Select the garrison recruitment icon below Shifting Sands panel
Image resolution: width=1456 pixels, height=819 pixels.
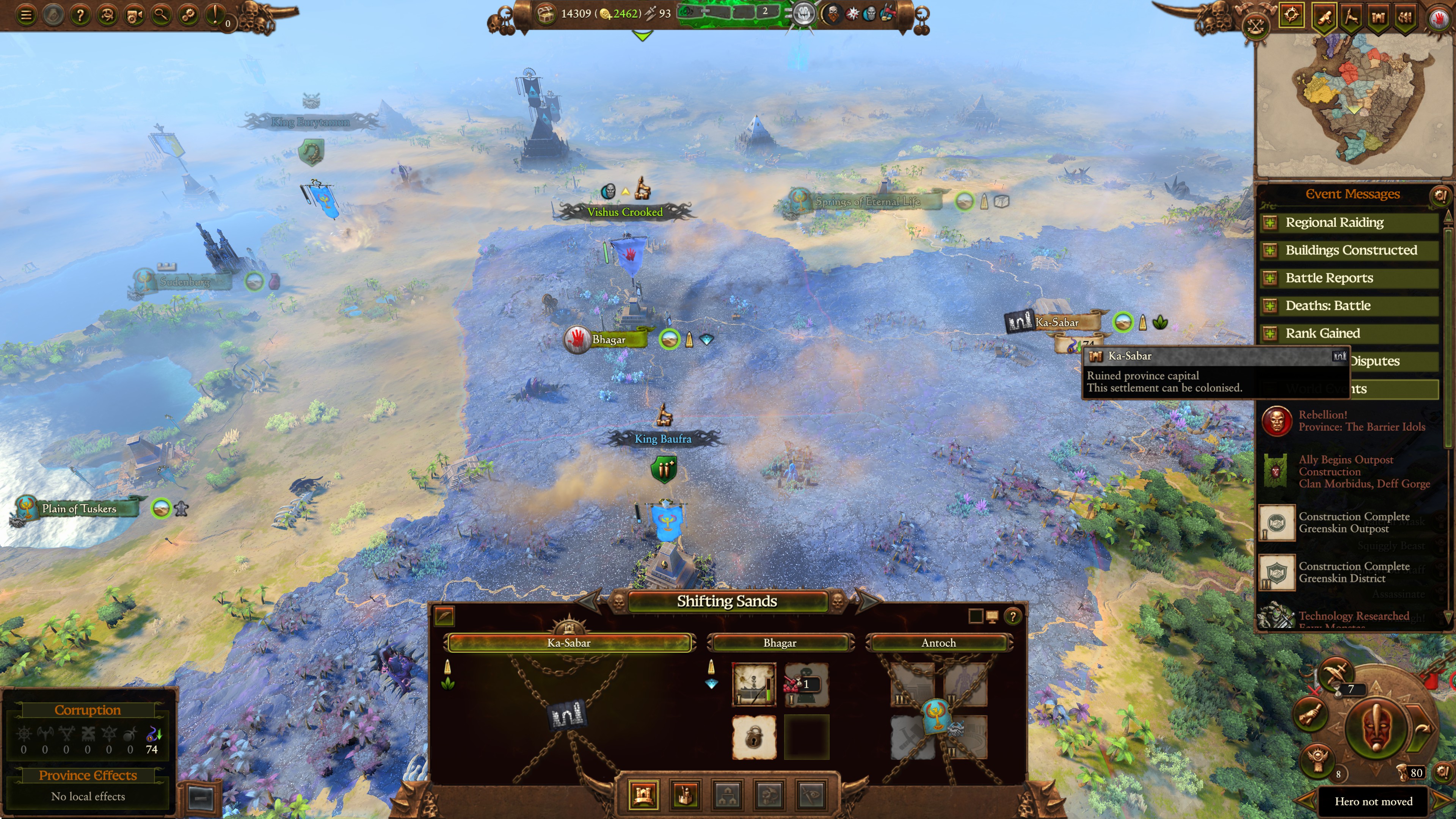point(685,794)
